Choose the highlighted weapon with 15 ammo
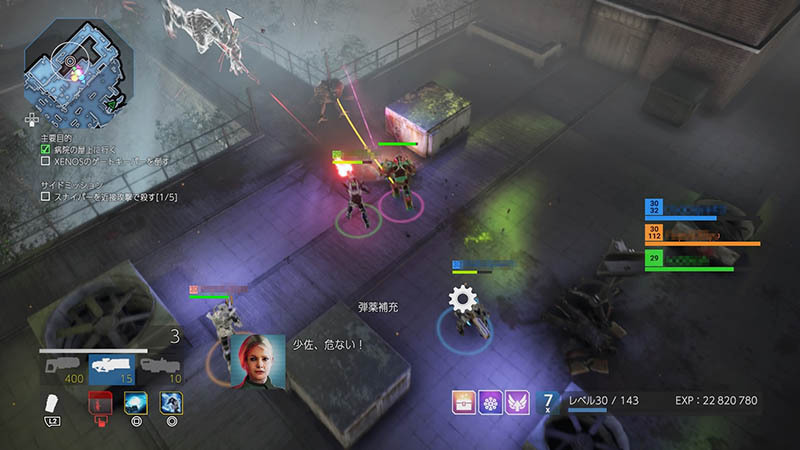 [x=111, y=369]
